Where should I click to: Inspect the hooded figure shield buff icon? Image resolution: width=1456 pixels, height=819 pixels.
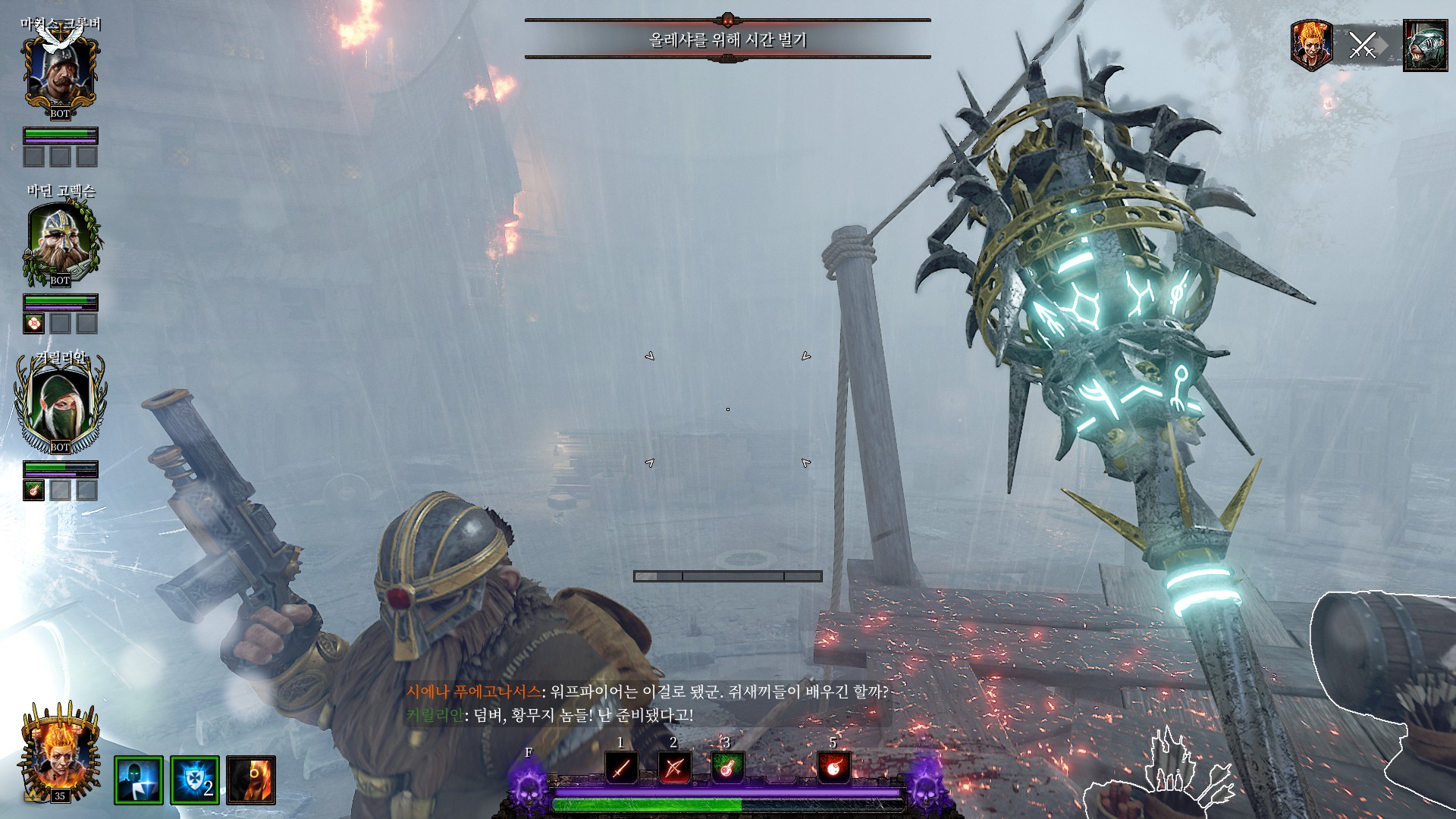coord(139,780)
